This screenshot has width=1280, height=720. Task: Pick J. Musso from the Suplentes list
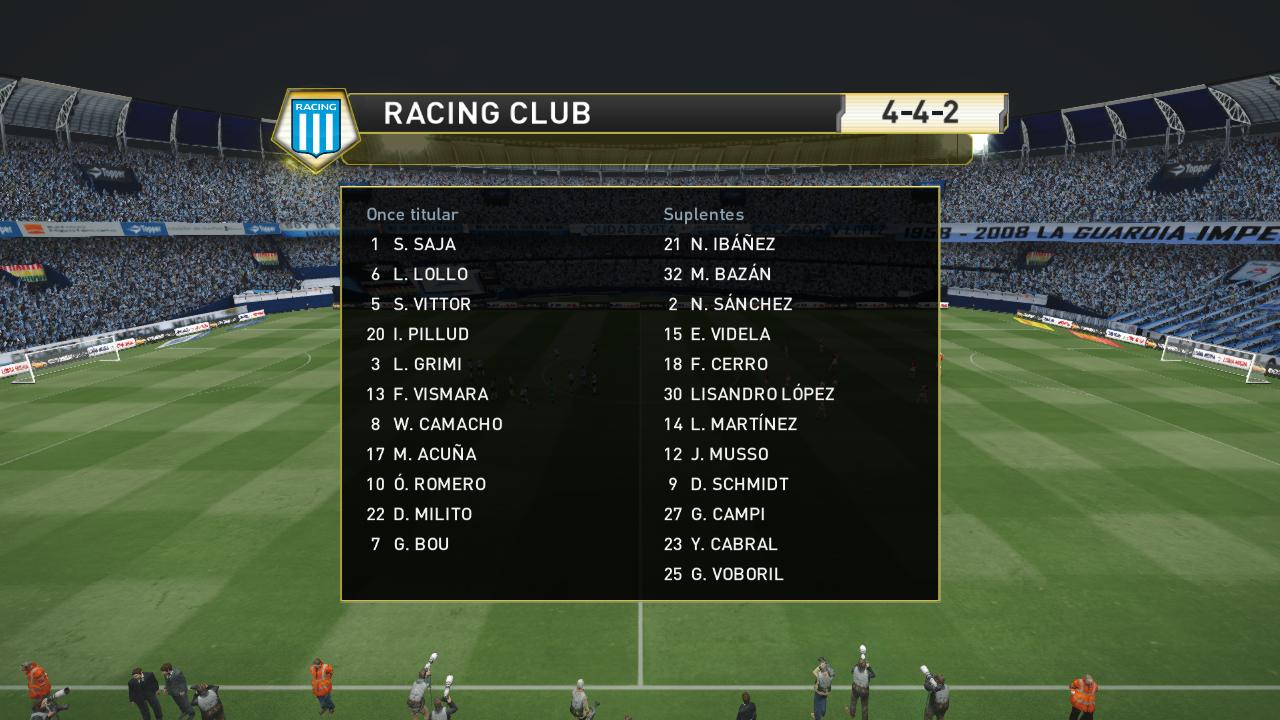click(729, 454)
